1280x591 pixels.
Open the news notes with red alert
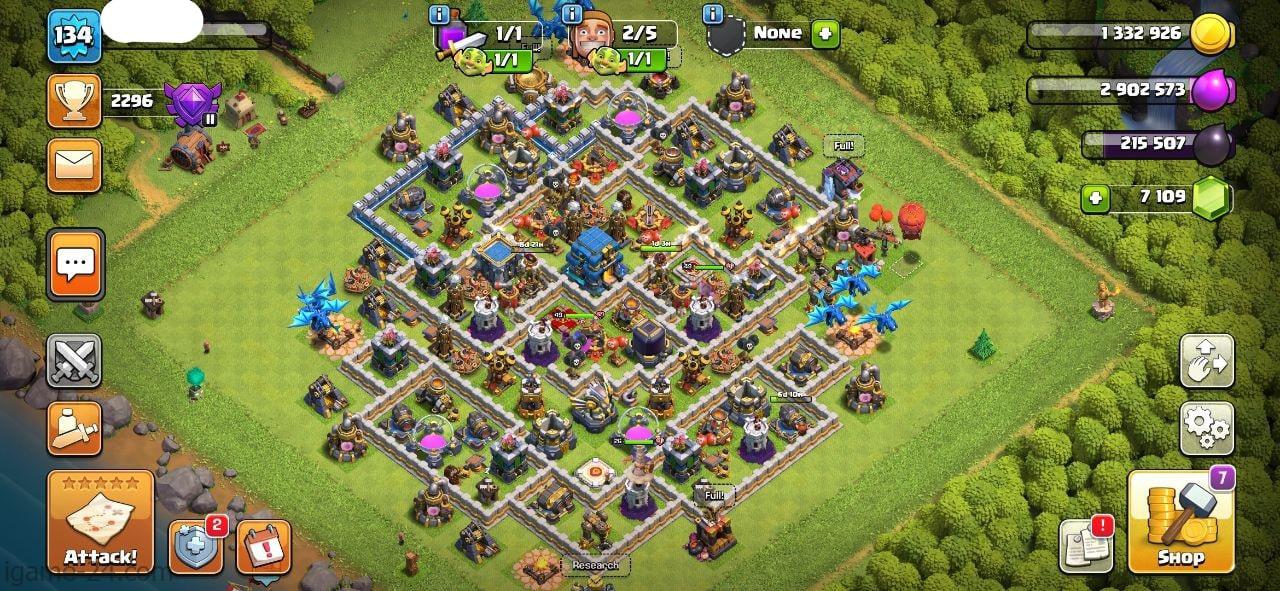click(x=1087, y=546)
